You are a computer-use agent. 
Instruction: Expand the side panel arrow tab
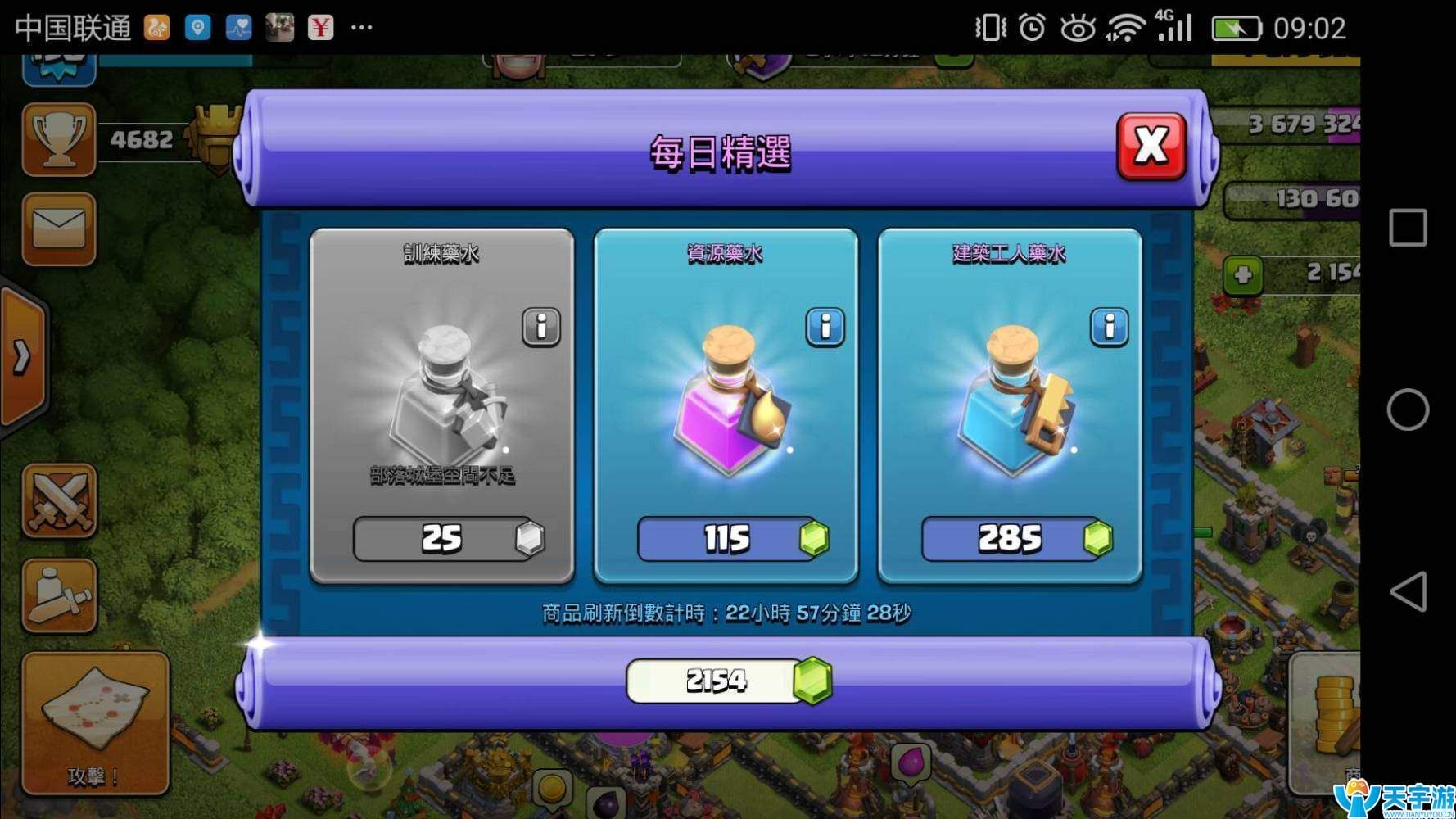click(22, 356)
